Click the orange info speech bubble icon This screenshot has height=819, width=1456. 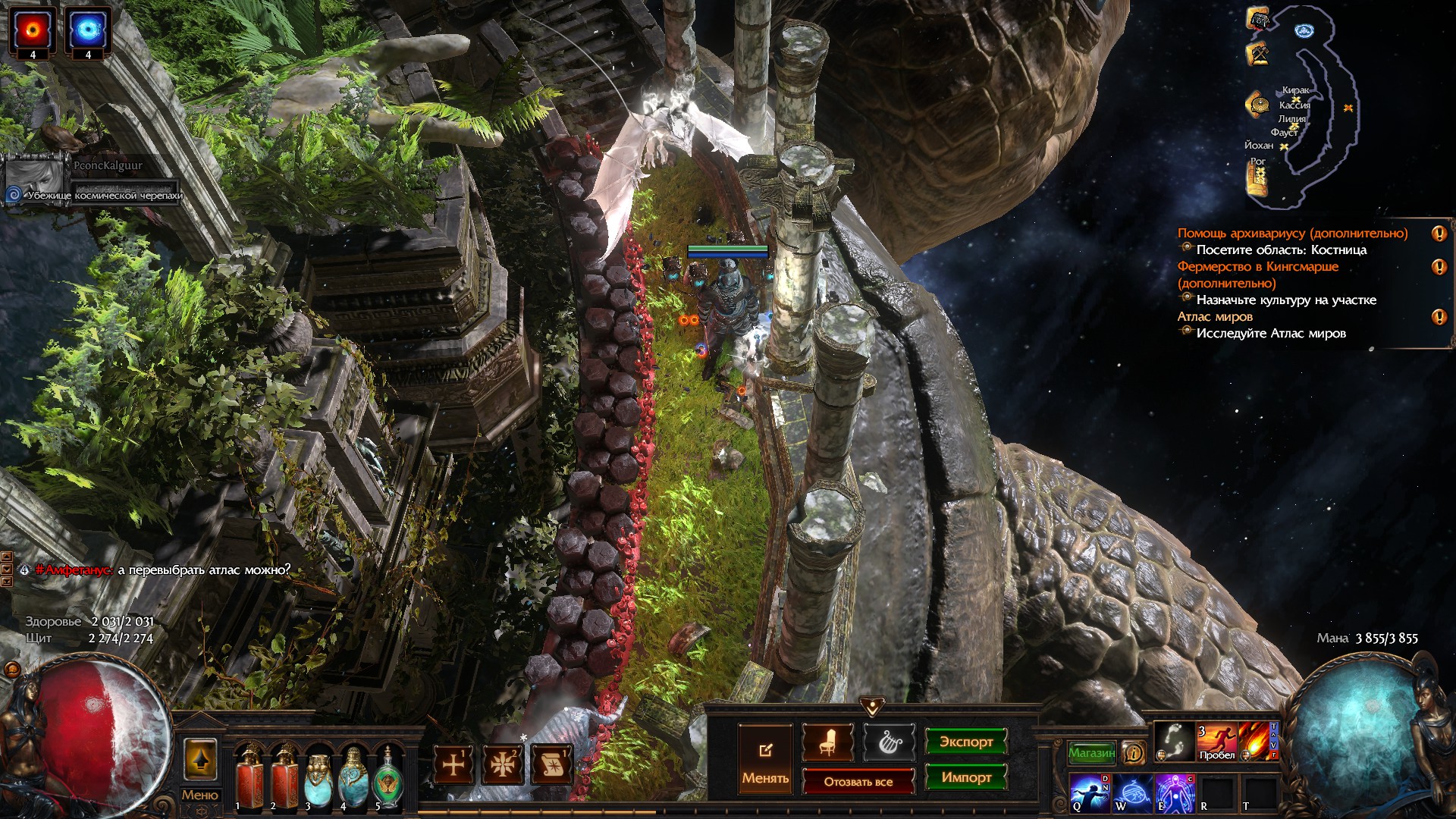(x=1133, y=752)
